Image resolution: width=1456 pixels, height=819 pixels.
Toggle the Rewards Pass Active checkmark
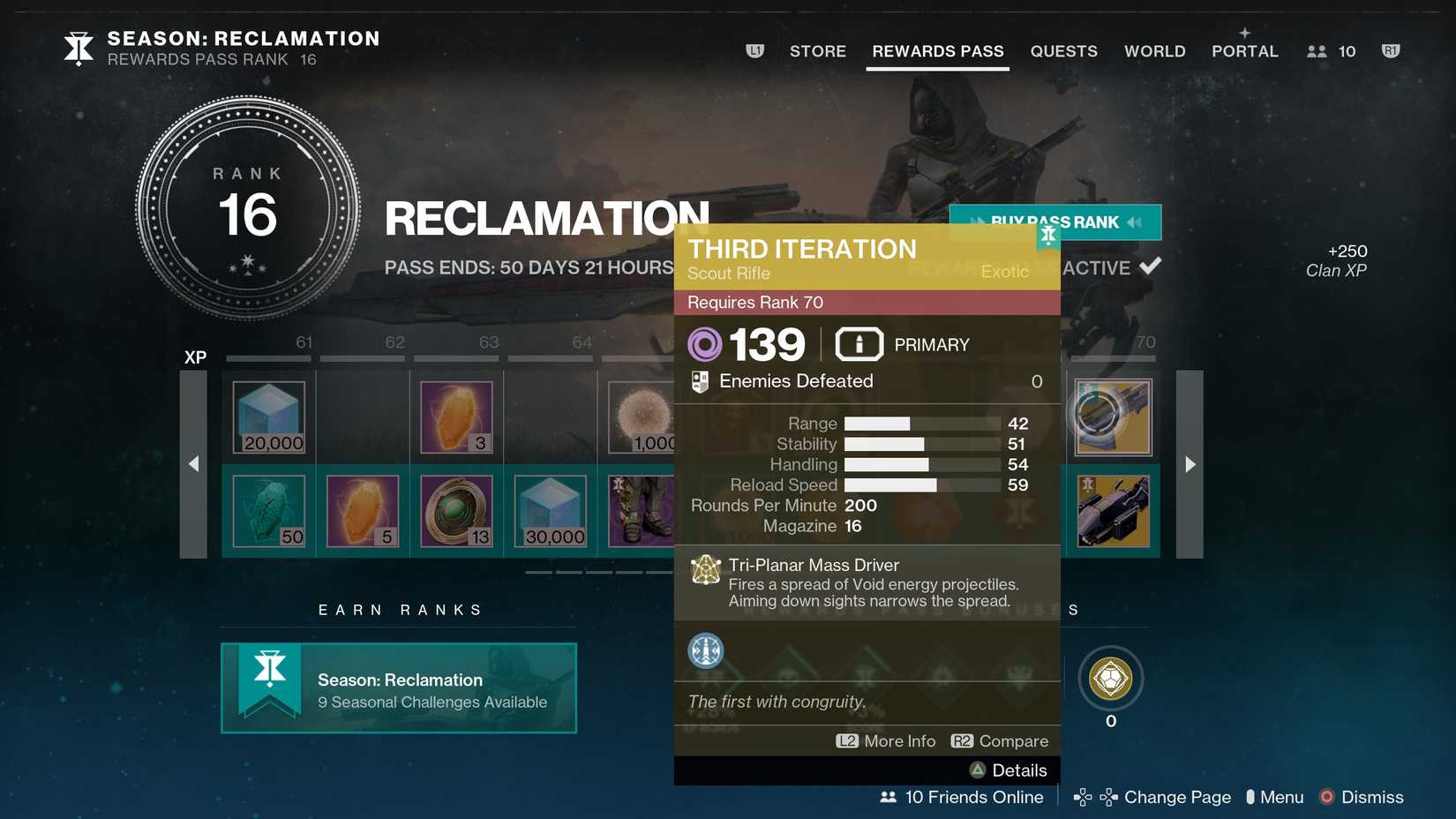(1152, 265)
